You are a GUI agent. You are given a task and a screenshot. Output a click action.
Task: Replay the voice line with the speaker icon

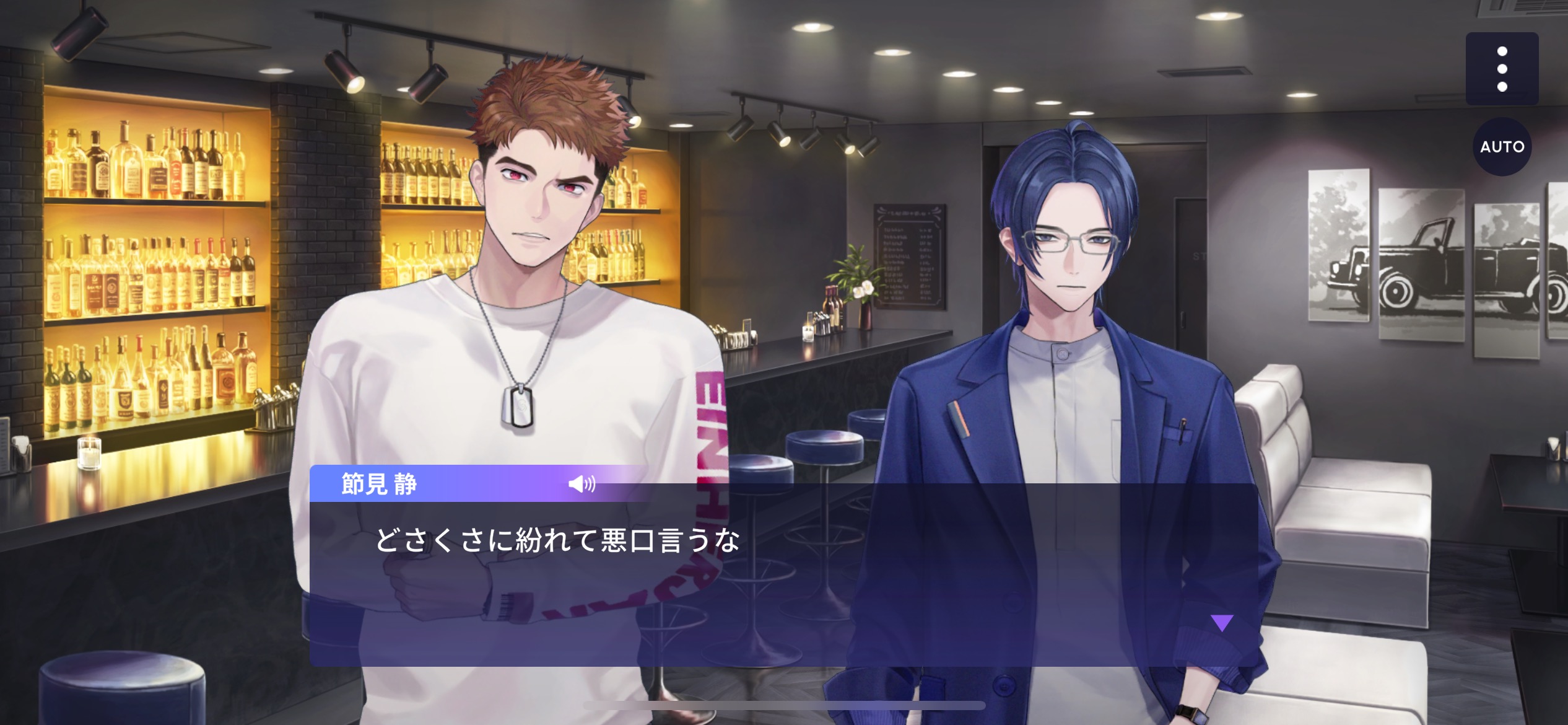tap(581, 484)
